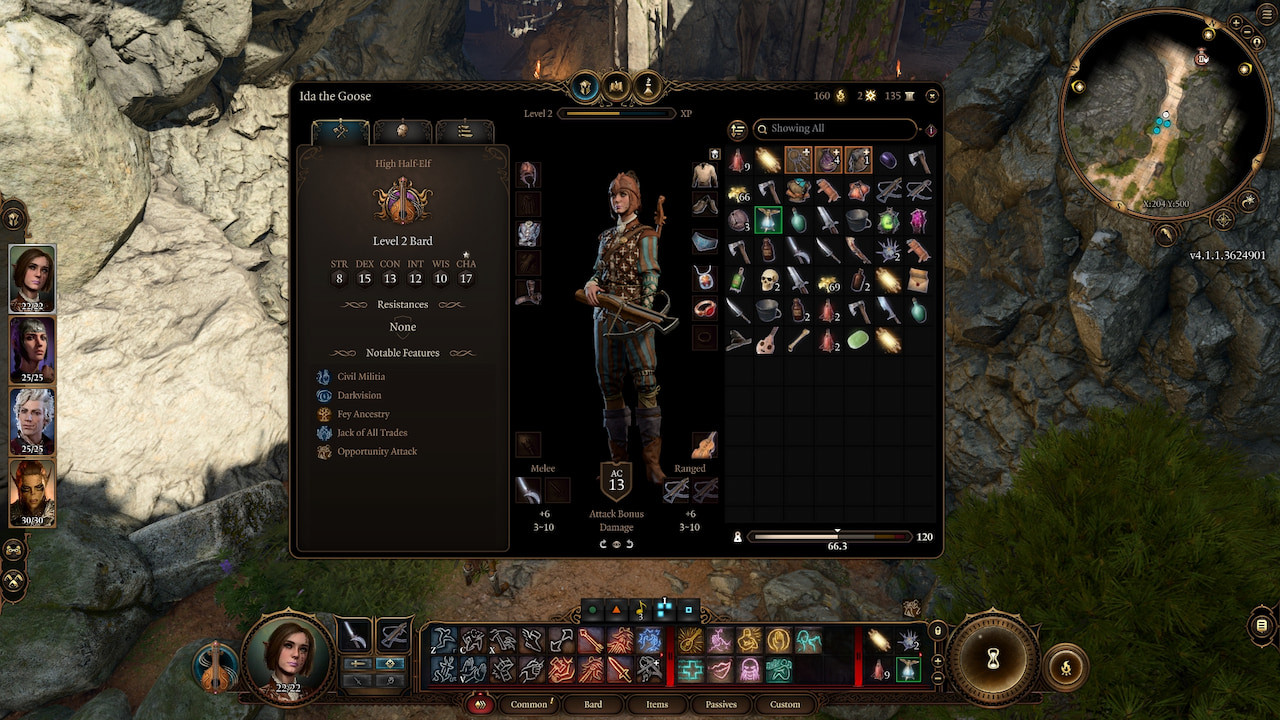End turn with the hourglass button
This screenshot has width=1280, height=720.
[x=993, y=659]
